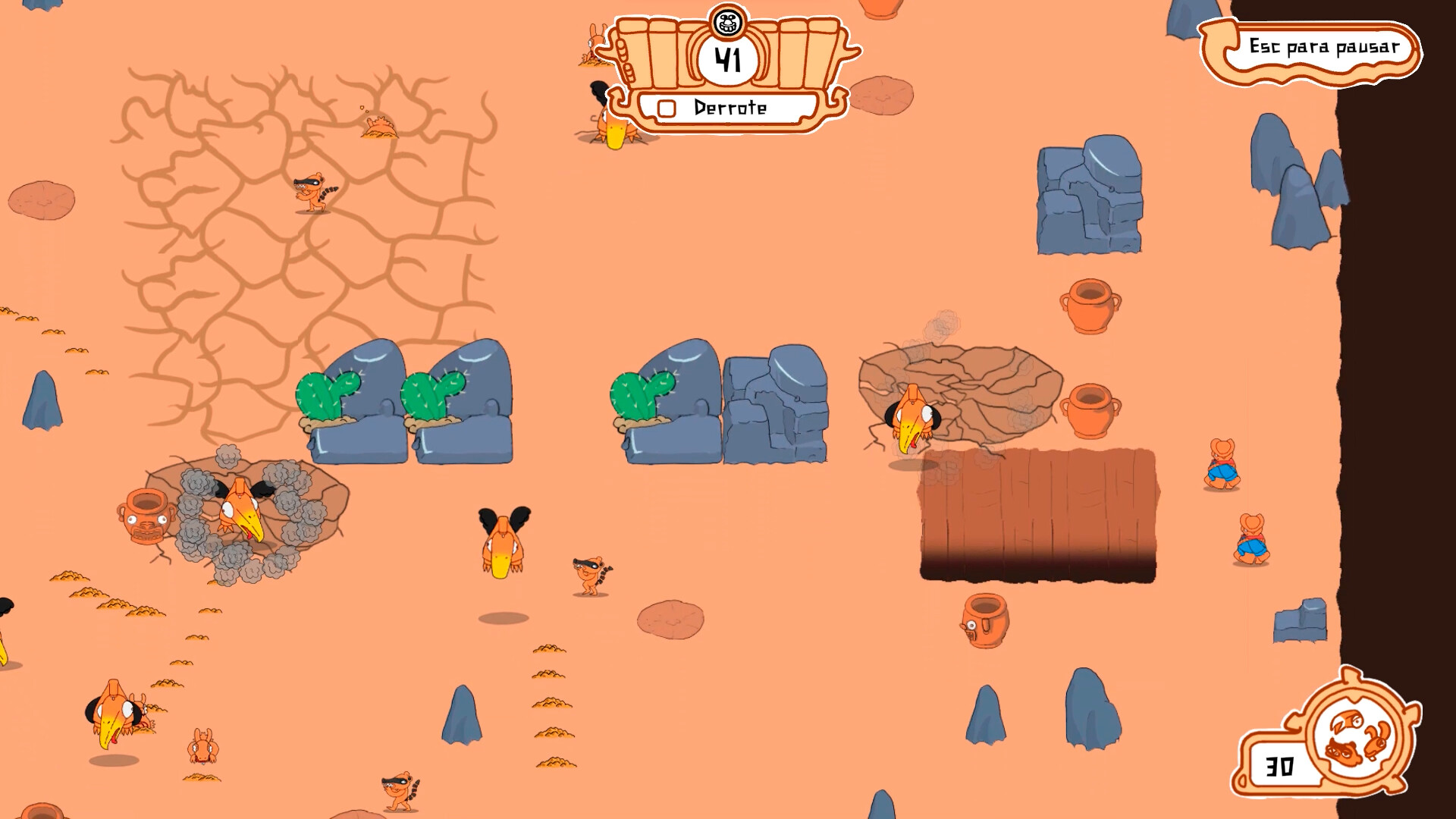Select the vulture icon in the bottom-right wheel
The image size is (1456, 819).
click(x=1348, y=720)
